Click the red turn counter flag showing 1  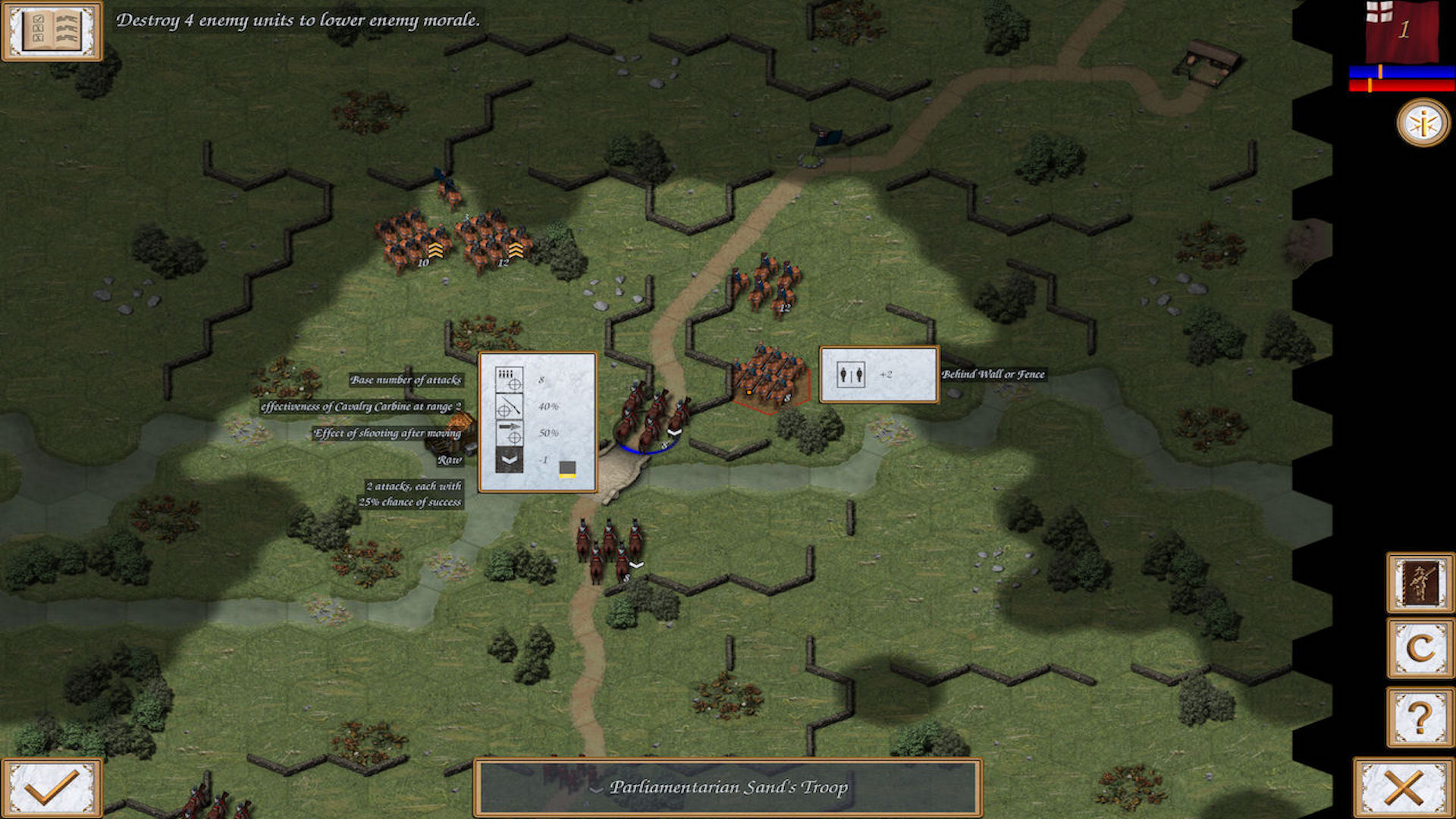coord(1403,32)
